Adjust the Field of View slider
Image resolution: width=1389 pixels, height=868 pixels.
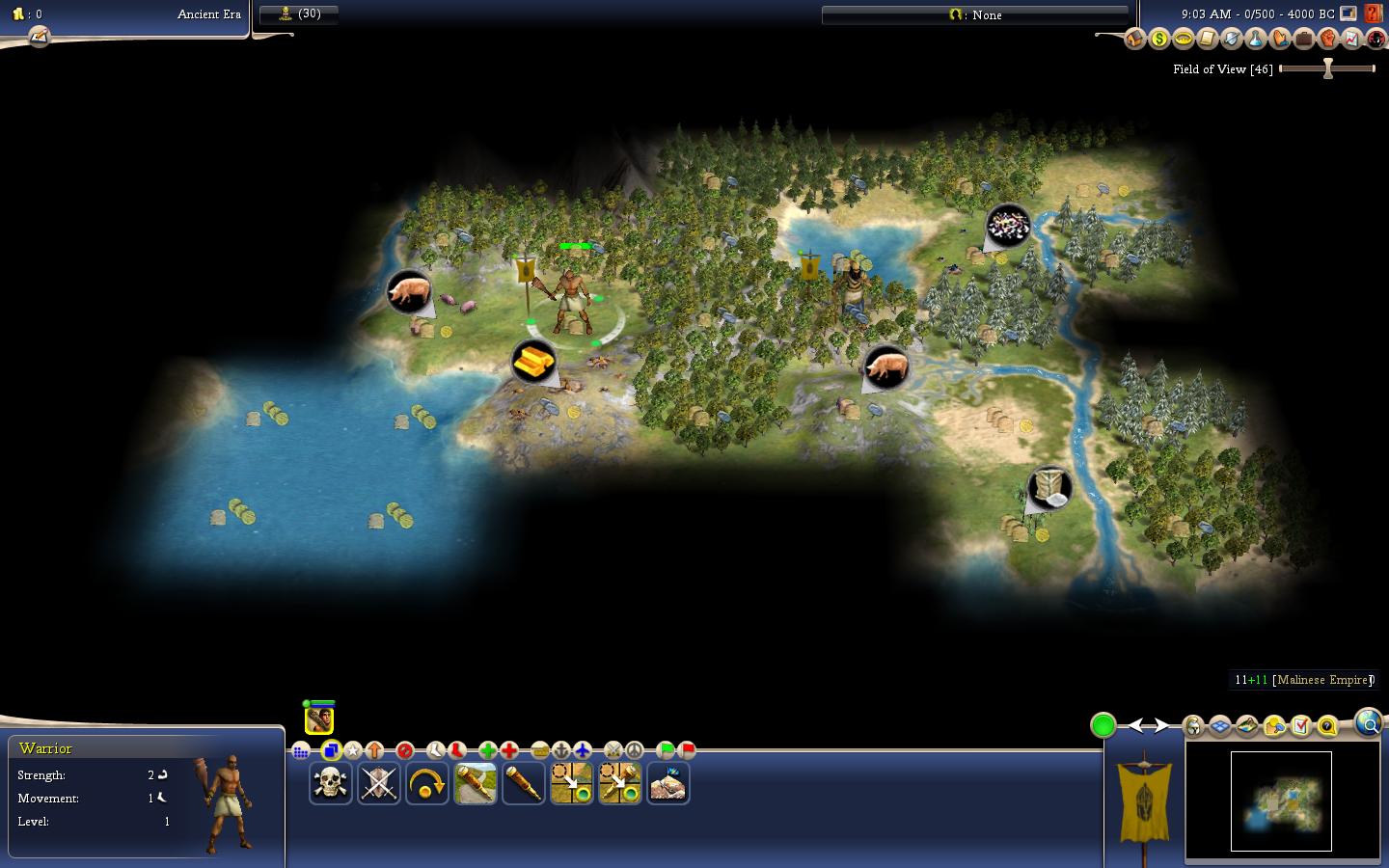pos(1328,68)
